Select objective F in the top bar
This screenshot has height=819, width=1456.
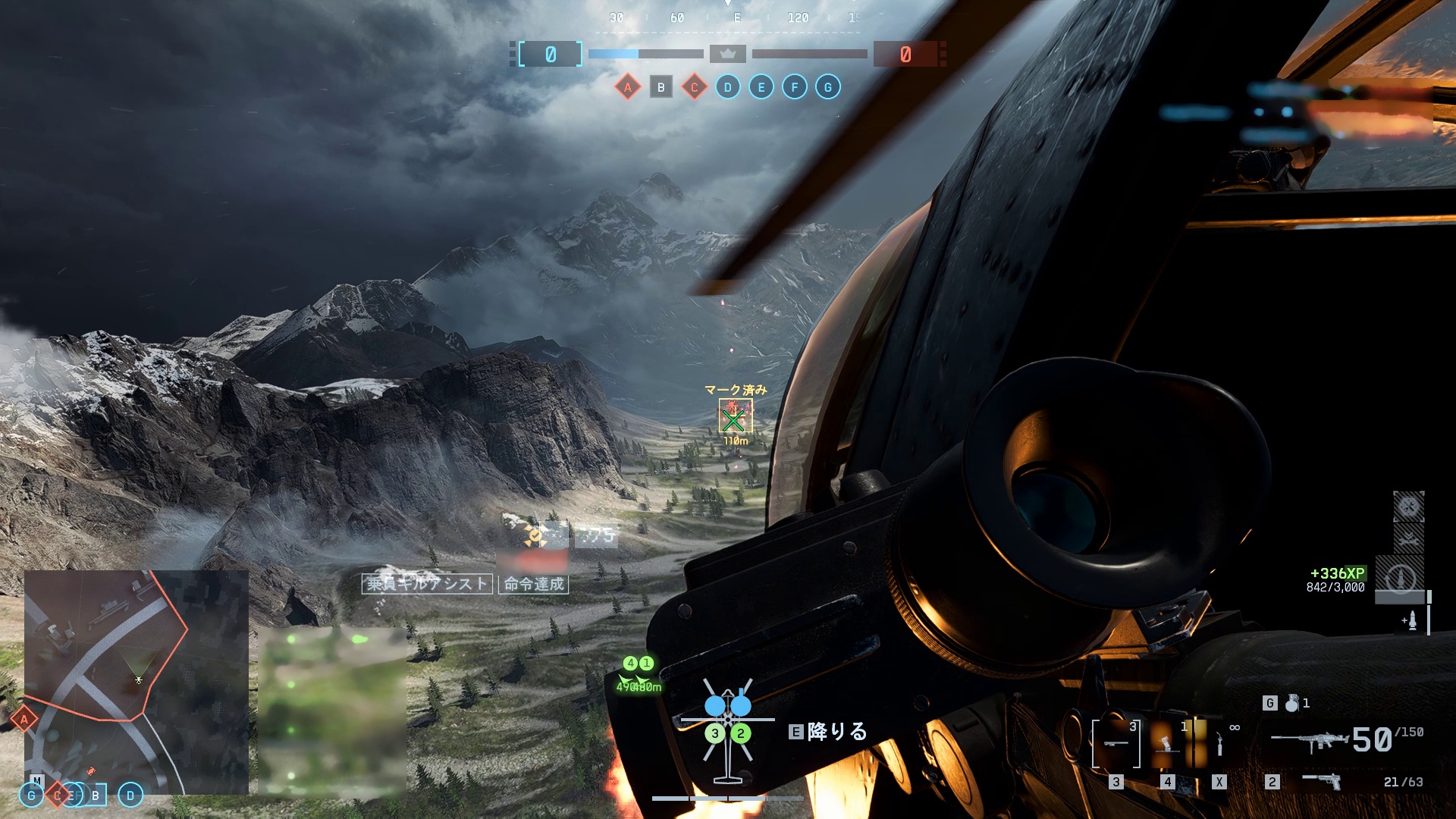pyautogui.click(x=794, y=87)
